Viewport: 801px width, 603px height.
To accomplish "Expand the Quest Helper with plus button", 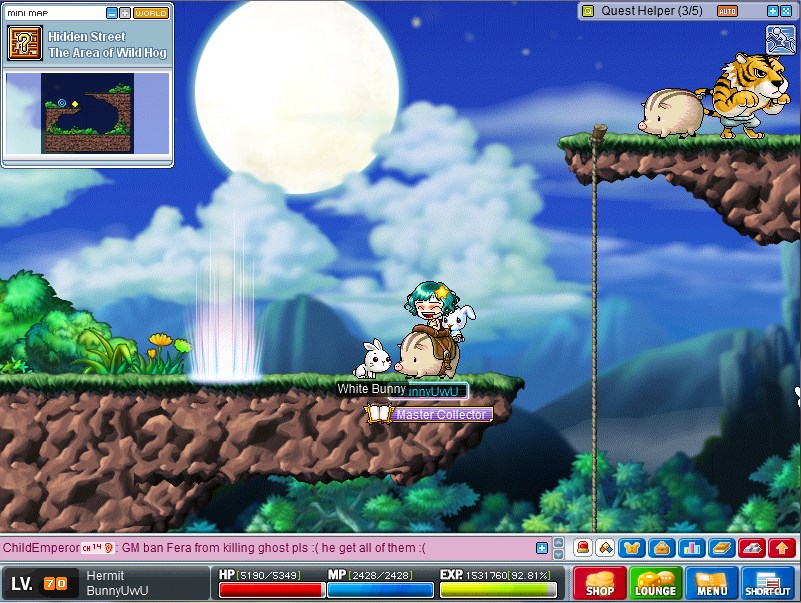I will (772, 11).
